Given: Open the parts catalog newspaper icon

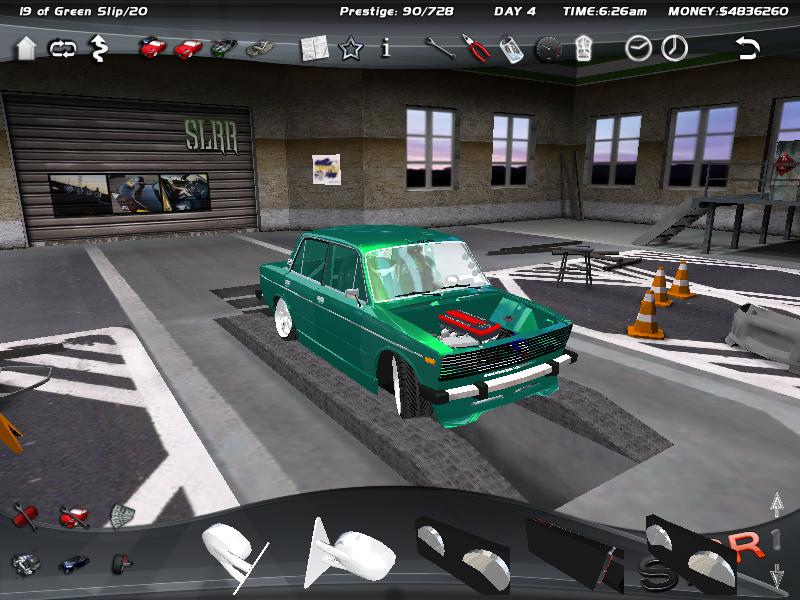Looking at the screenshot, I should [315, 48].
